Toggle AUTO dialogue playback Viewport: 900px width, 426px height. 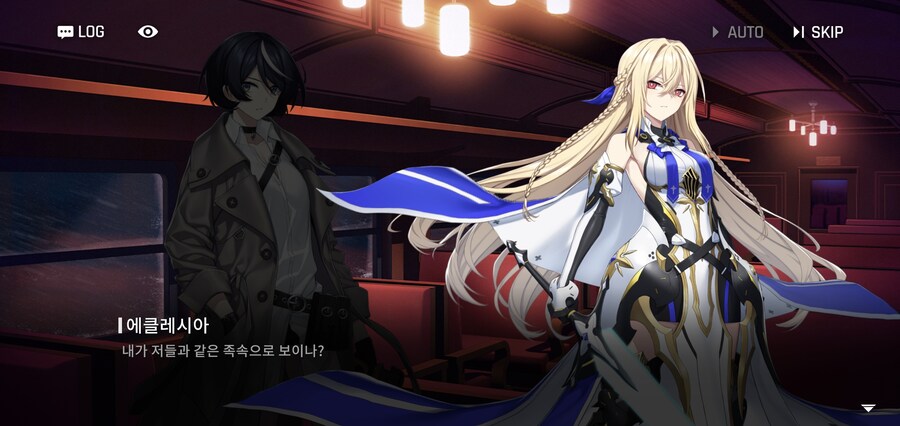(738, 32)
